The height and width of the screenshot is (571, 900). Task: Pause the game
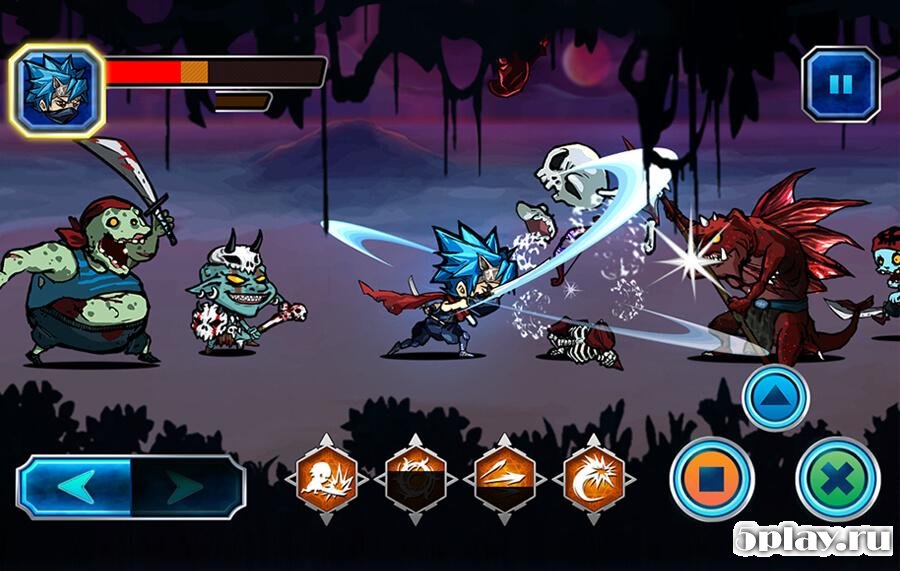pos(841,85)
